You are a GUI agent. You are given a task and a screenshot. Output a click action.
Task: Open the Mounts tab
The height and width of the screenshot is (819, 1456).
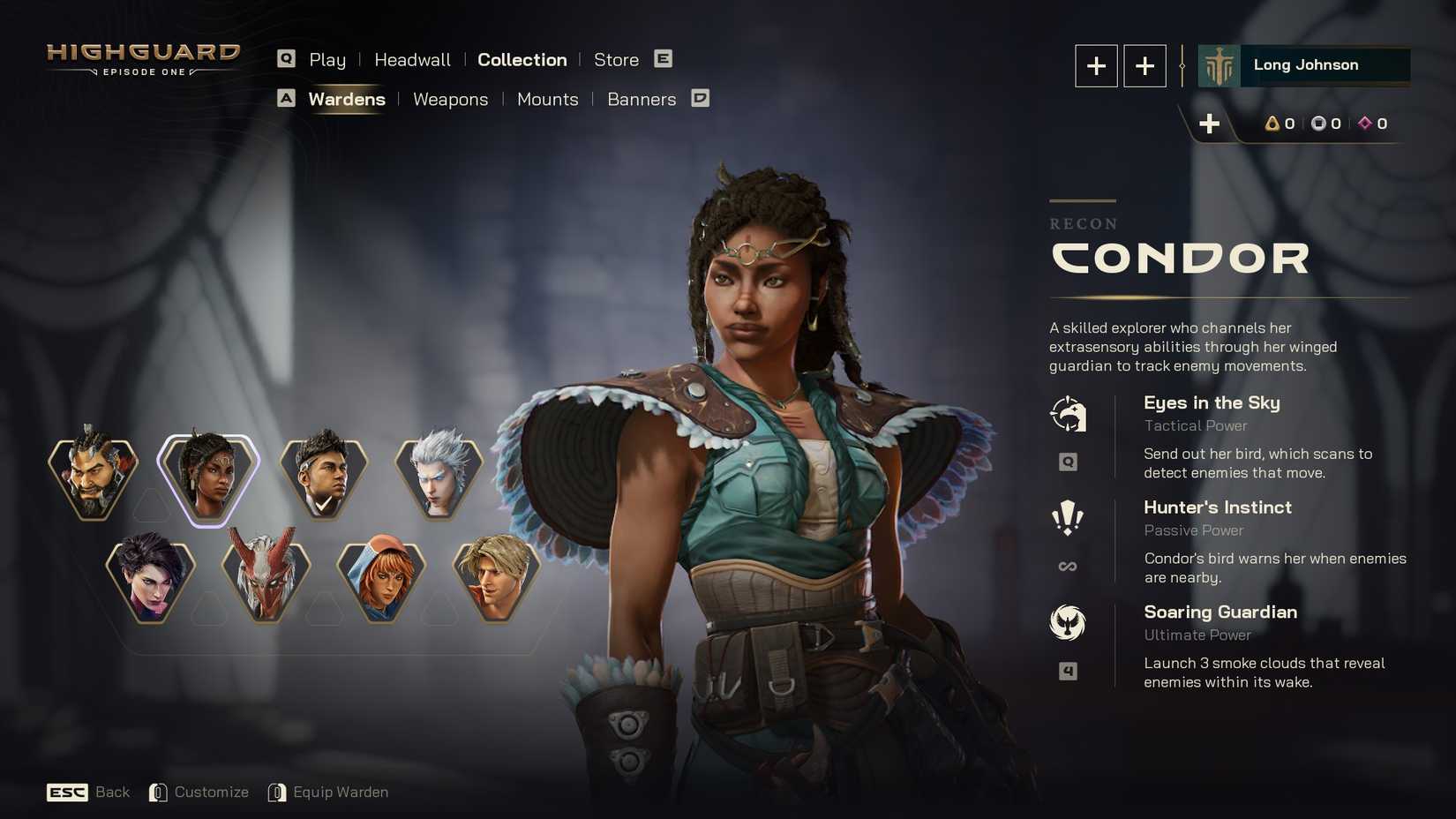coord(547,99)
